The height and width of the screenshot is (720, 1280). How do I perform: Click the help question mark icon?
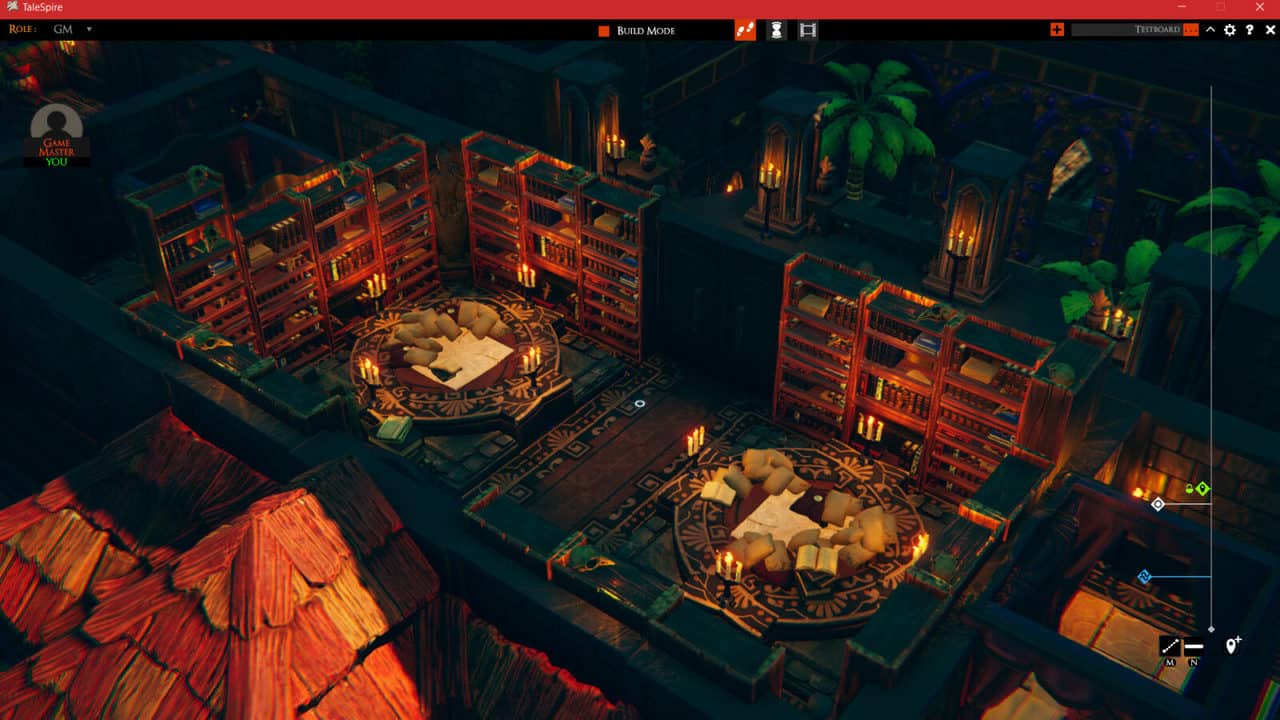[1249, 30]
